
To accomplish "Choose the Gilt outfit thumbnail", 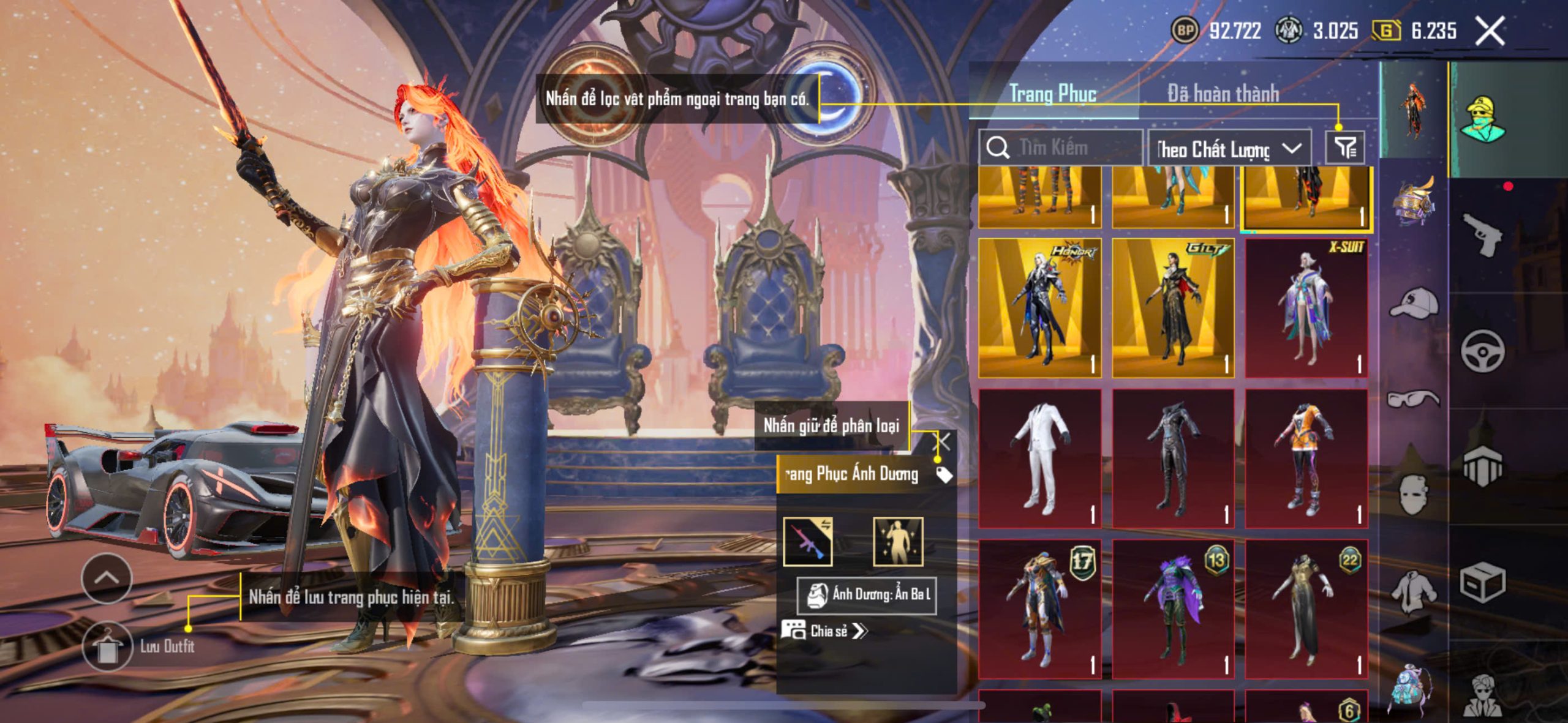I will [1172, 308].
